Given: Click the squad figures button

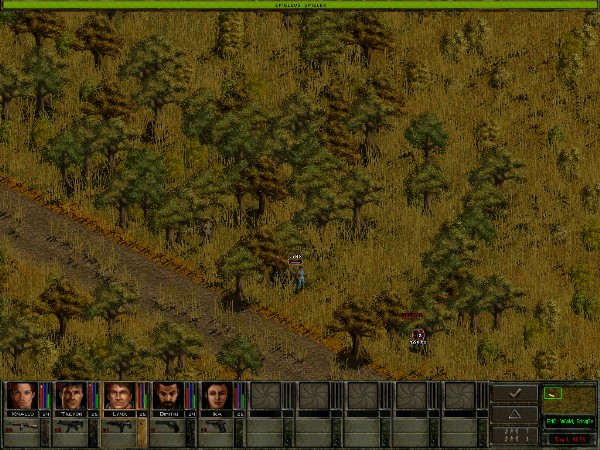Looking at the screenshot, I should pyautogui.click(x=515, y=436).
